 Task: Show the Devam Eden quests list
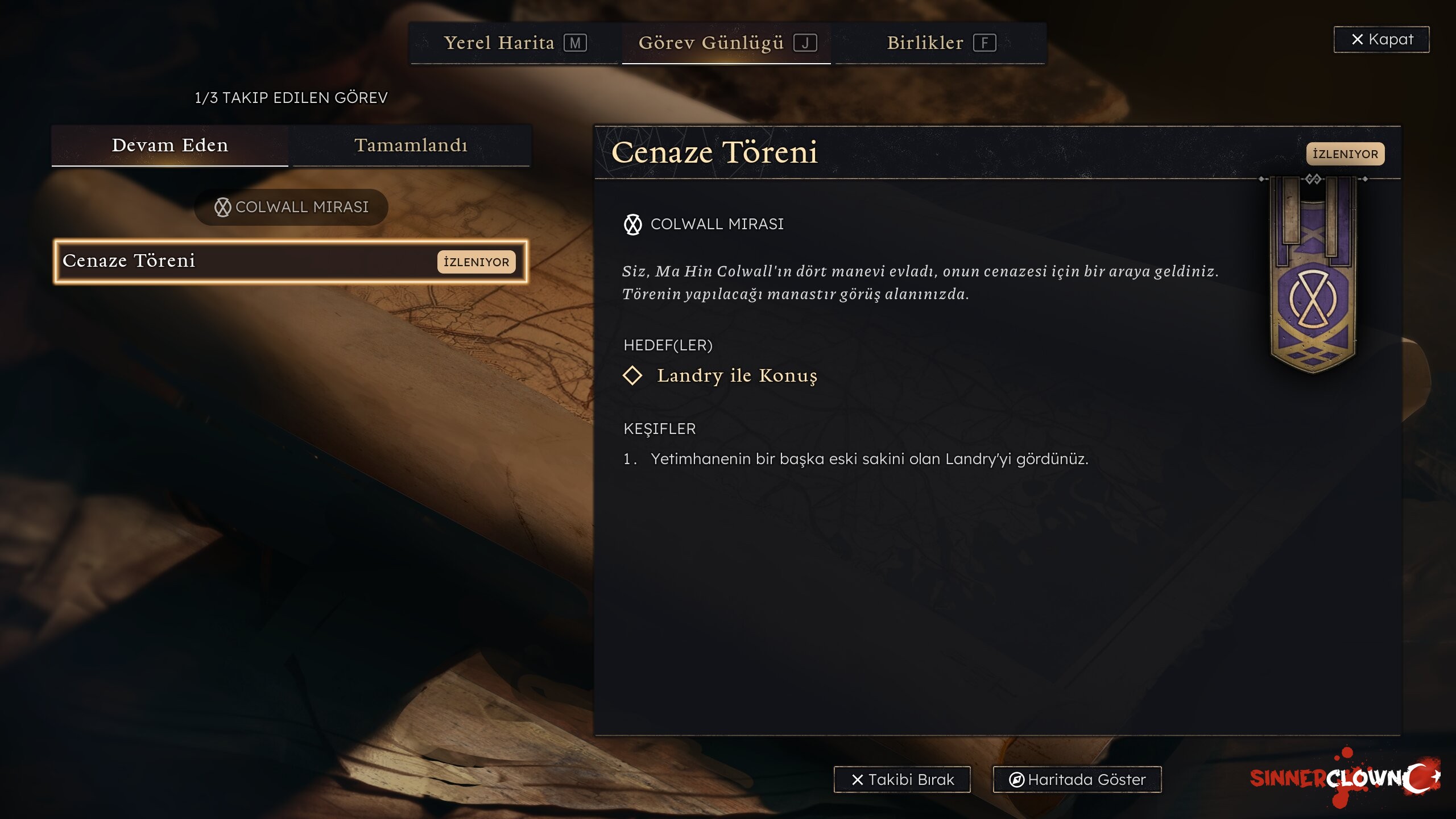click(170, 146)
